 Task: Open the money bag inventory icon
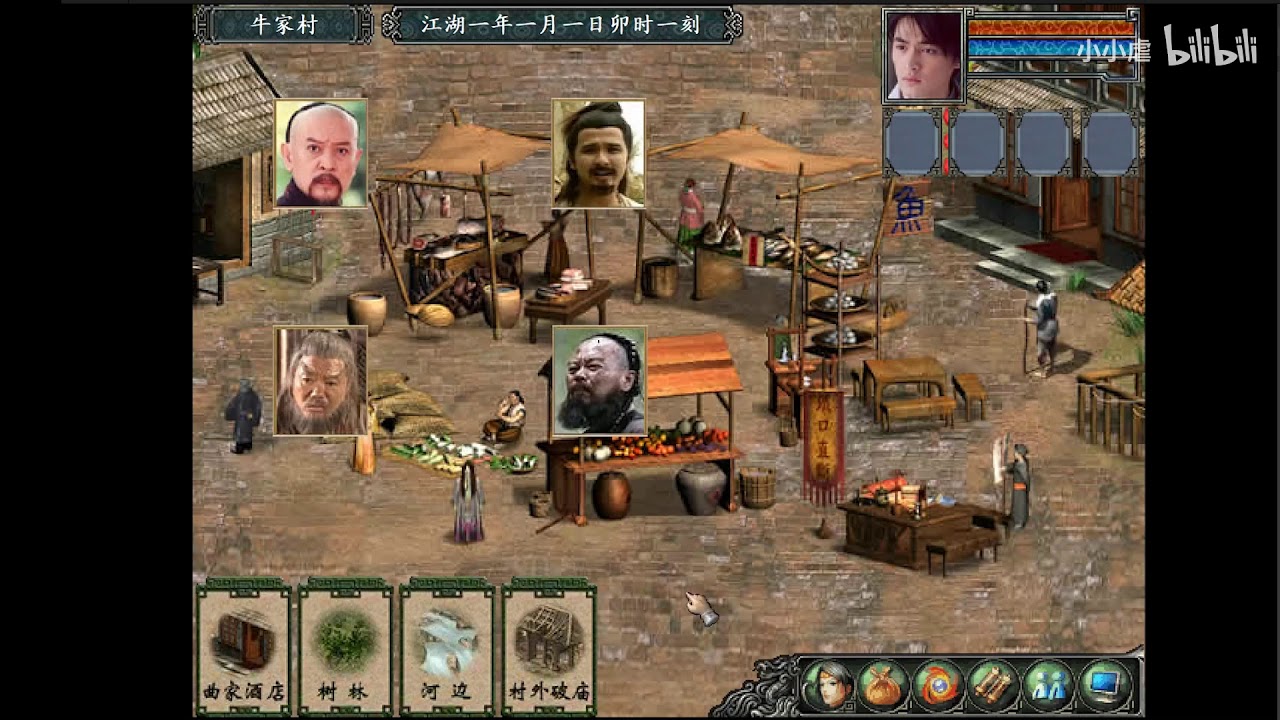tap(883, 686)
